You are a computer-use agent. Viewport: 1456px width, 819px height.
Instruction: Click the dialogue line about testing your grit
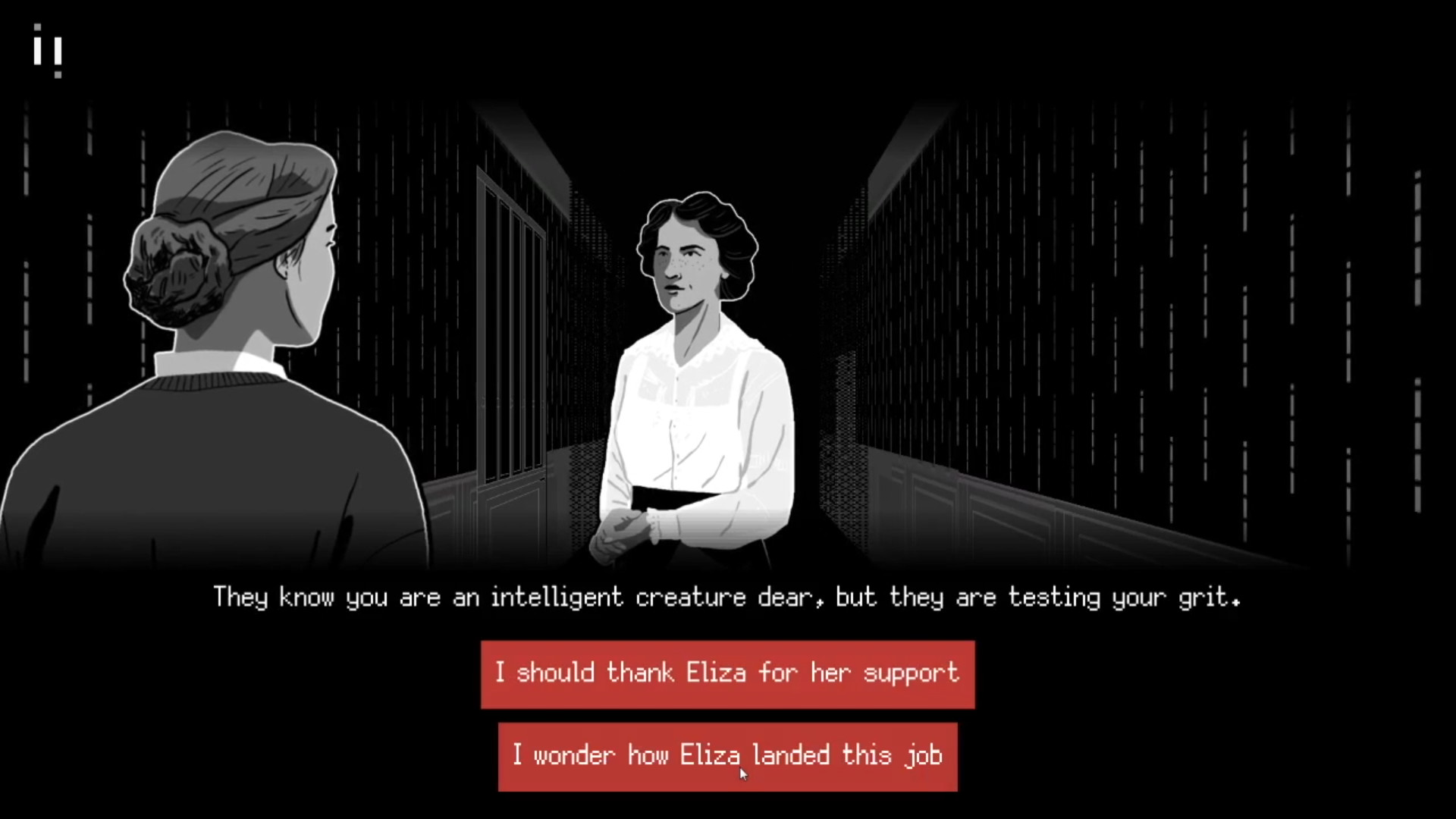726,598
